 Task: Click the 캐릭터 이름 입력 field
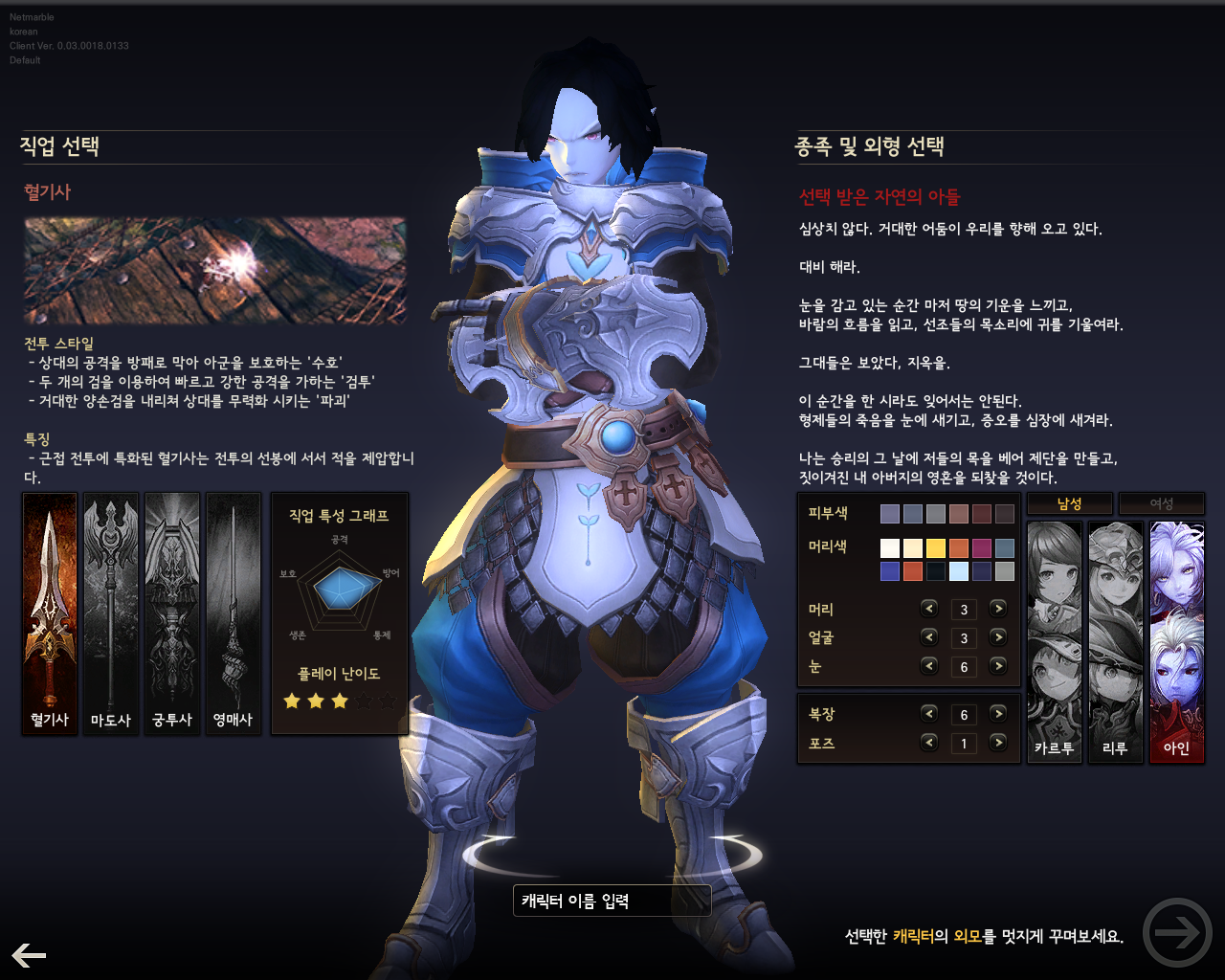coord(612,900)
